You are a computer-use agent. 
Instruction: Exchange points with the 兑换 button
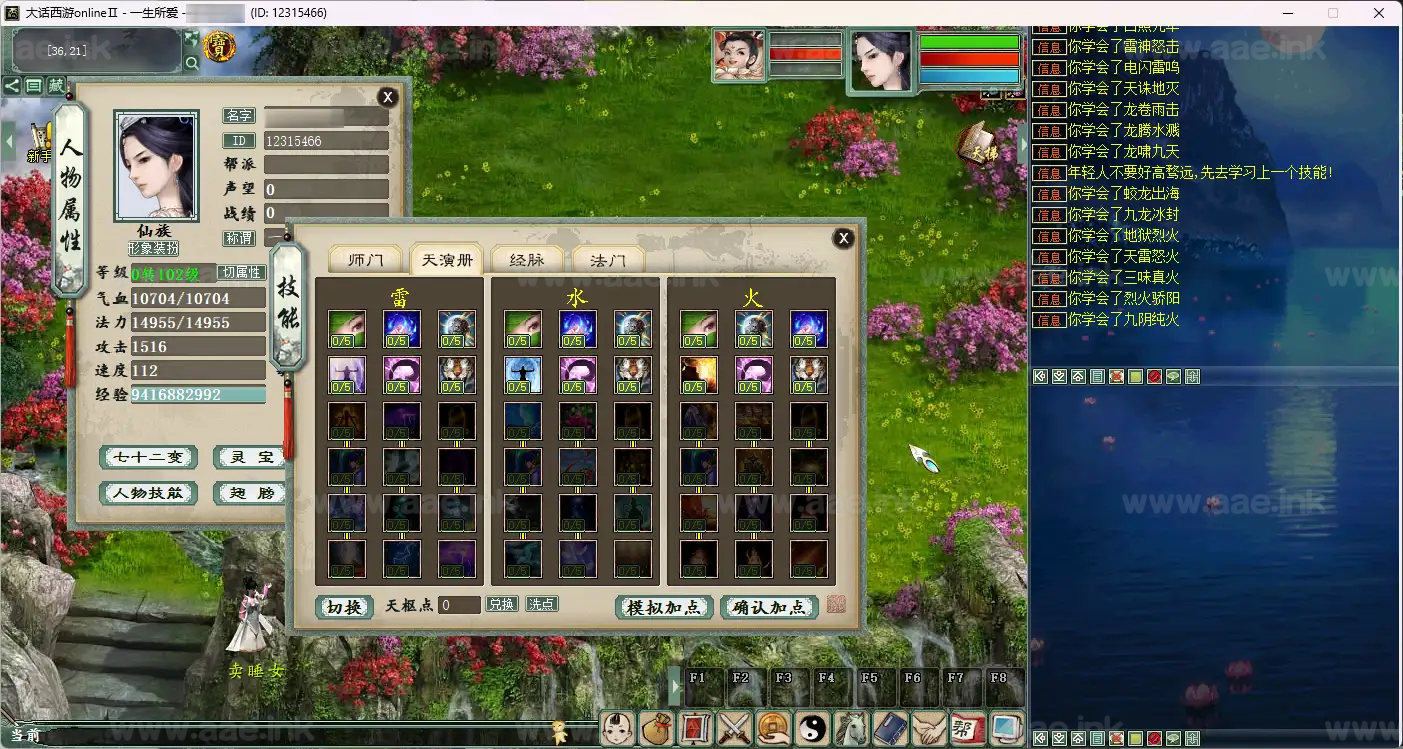click(x=502, y=604)
